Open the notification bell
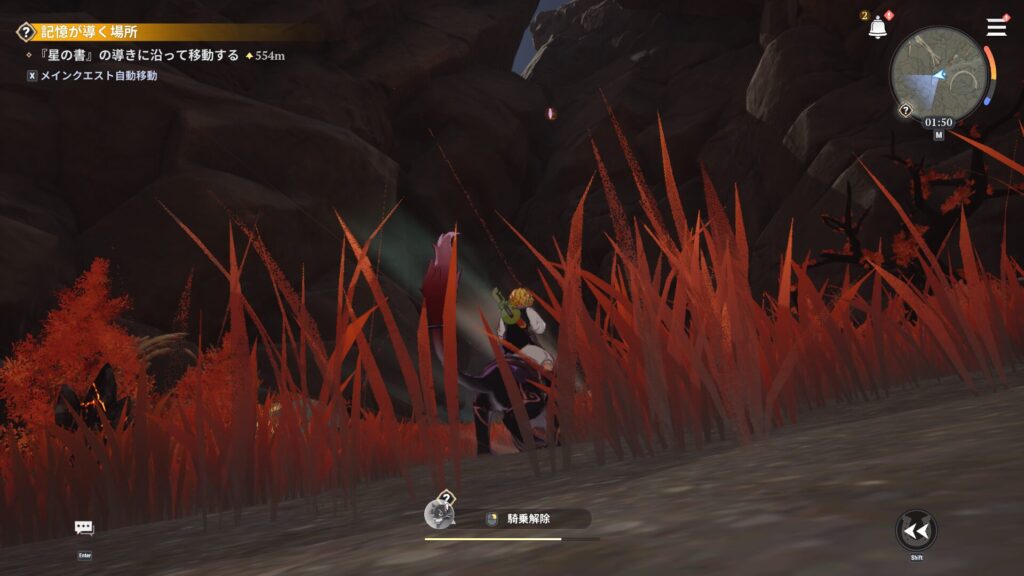Viewport: 1024px width, 576px height. click(878, 28)
